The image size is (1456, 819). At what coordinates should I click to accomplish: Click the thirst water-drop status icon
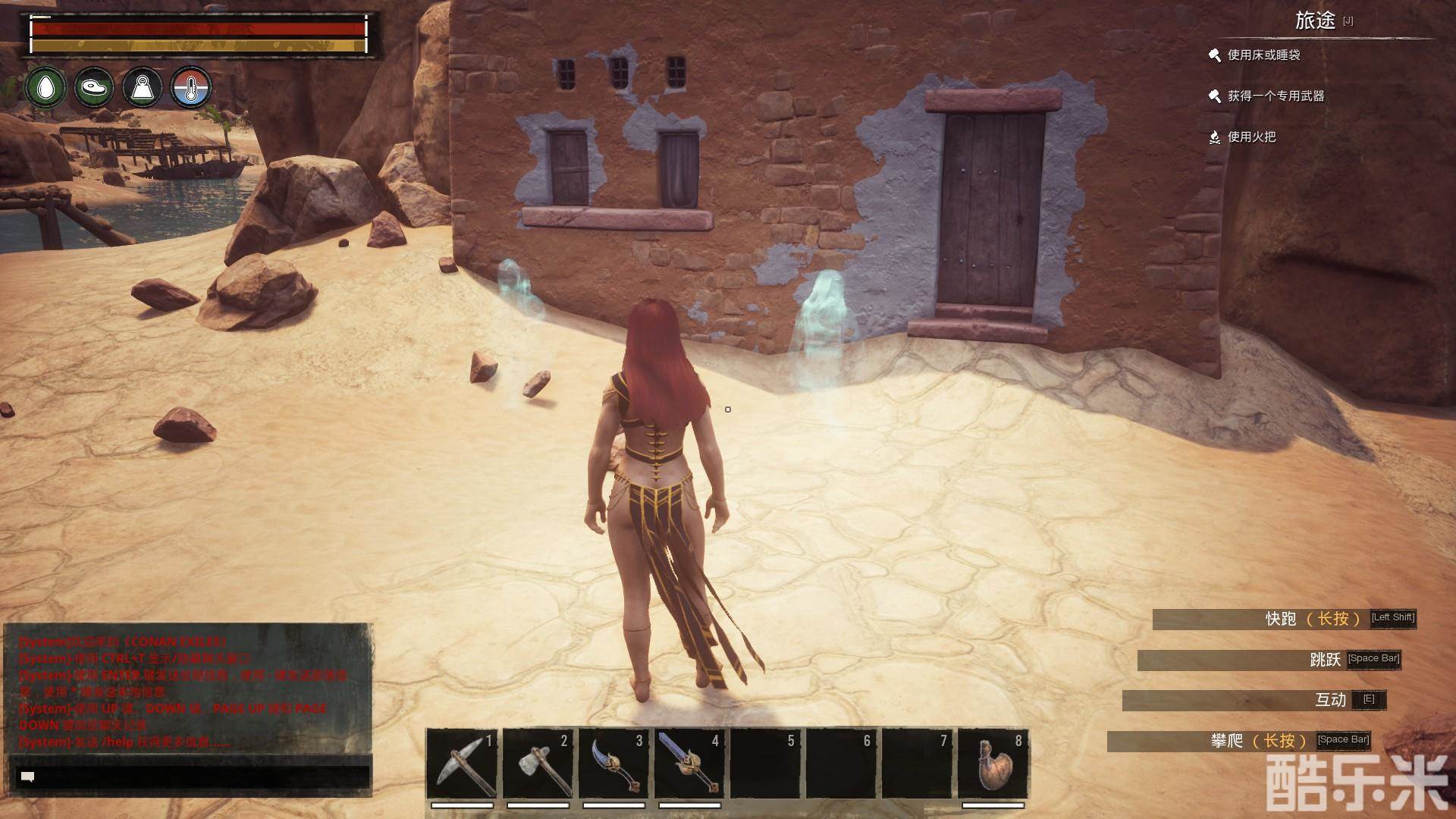point(45,88)
